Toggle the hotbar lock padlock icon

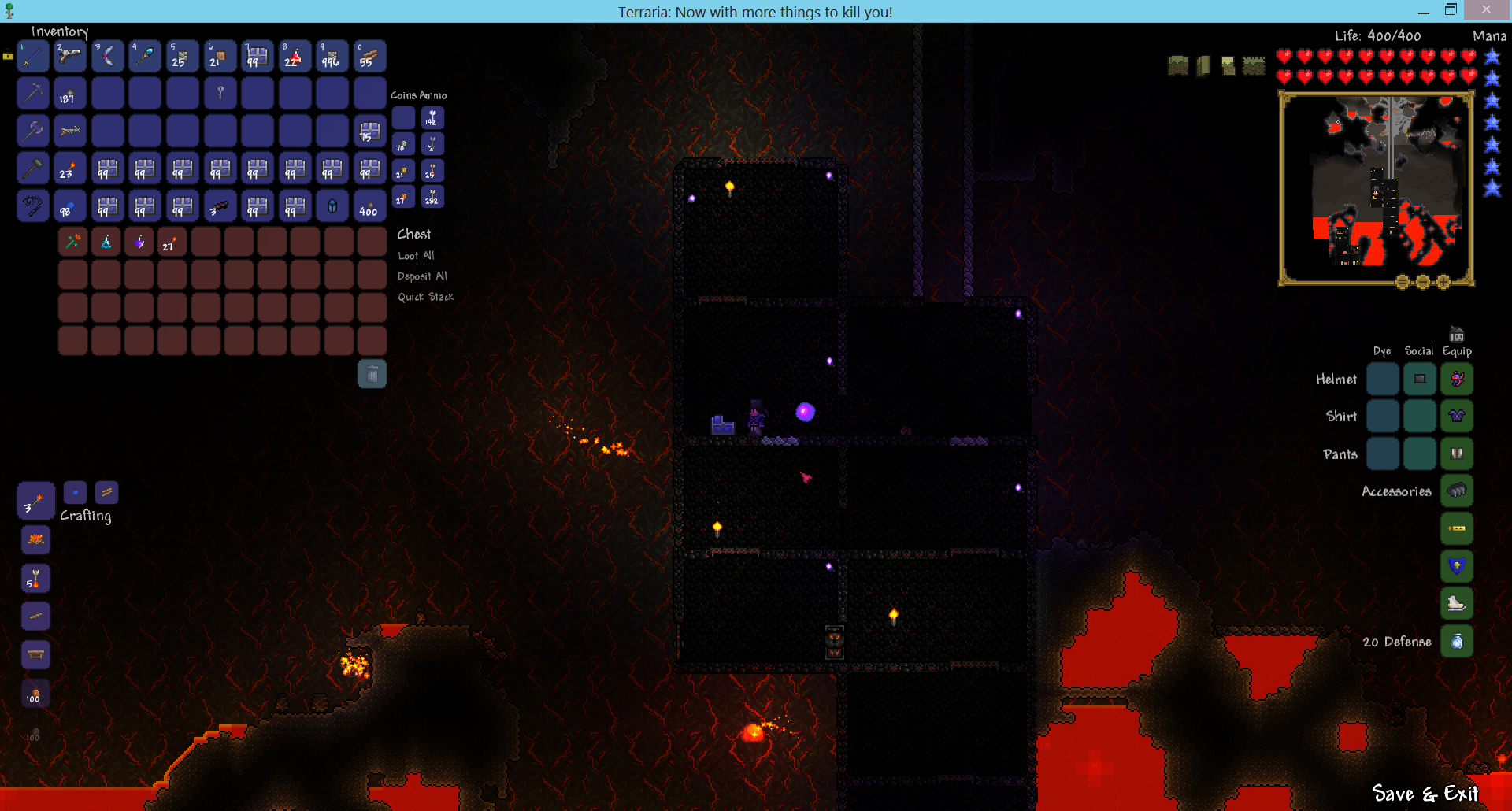[8, 57]
